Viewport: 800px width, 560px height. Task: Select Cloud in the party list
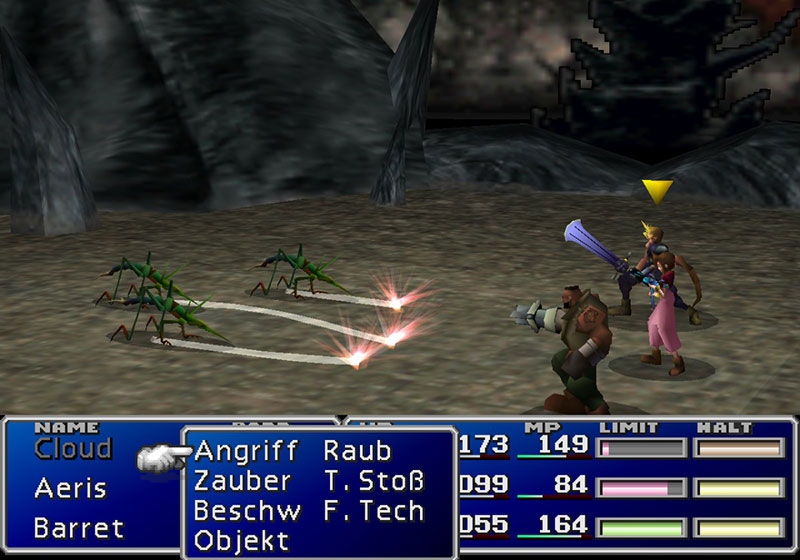[x=73, y=449]
